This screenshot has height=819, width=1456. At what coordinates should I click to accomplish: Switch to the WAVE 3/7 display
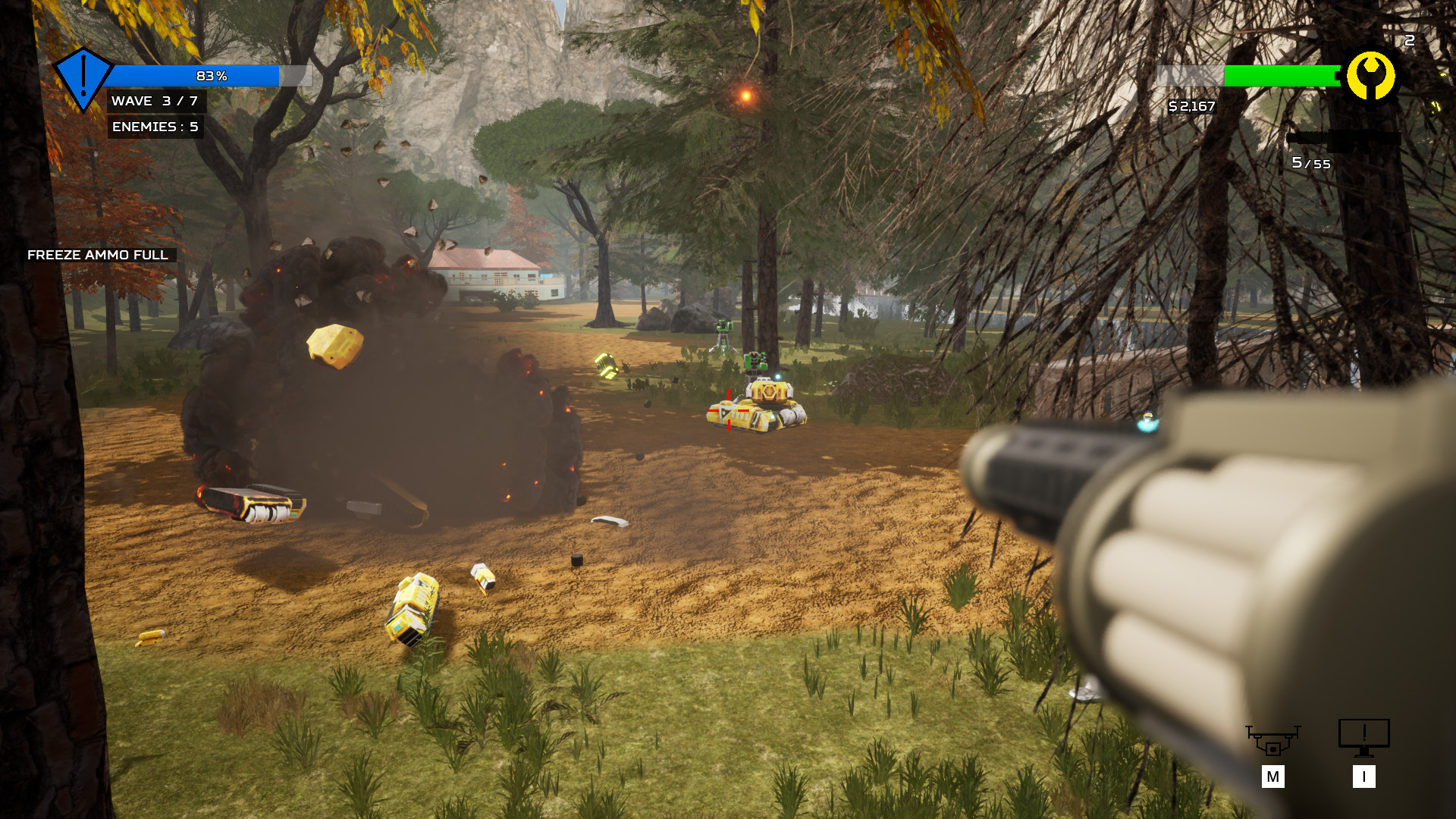156,100
